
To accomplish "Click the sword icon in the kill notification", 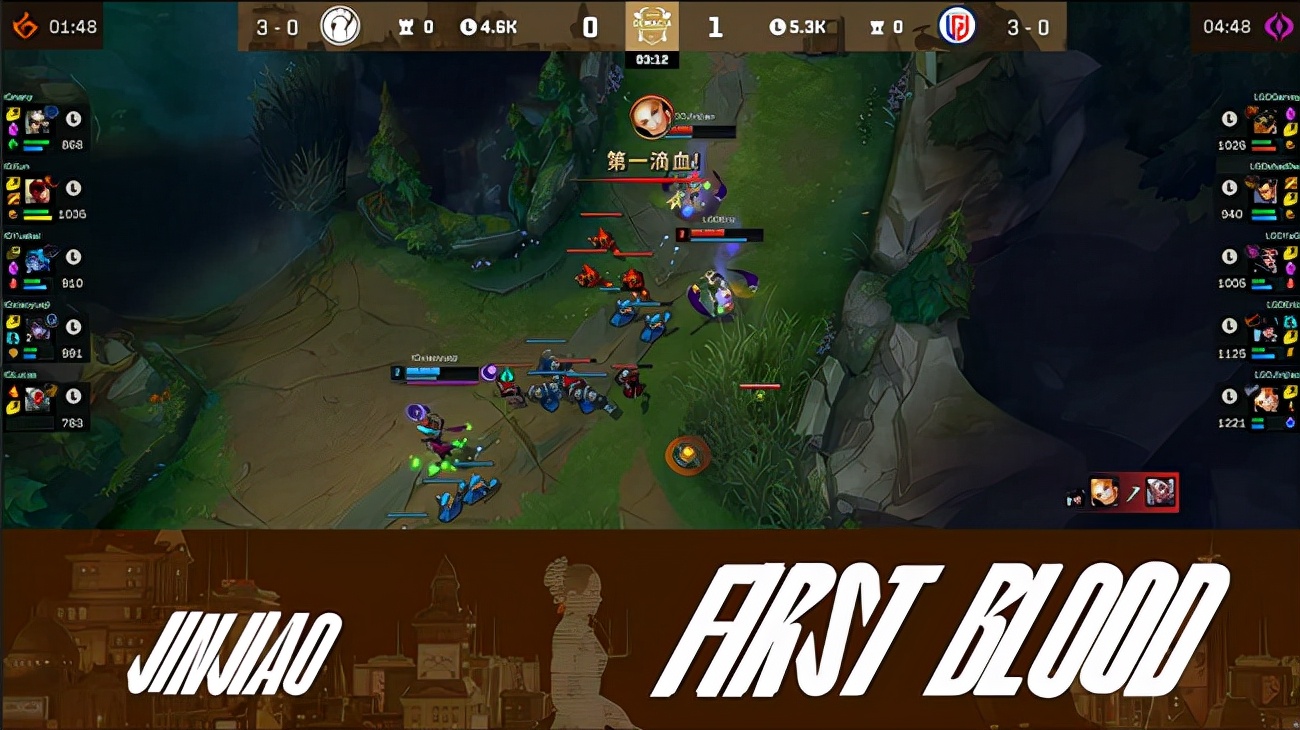I will coord(1134,491).
